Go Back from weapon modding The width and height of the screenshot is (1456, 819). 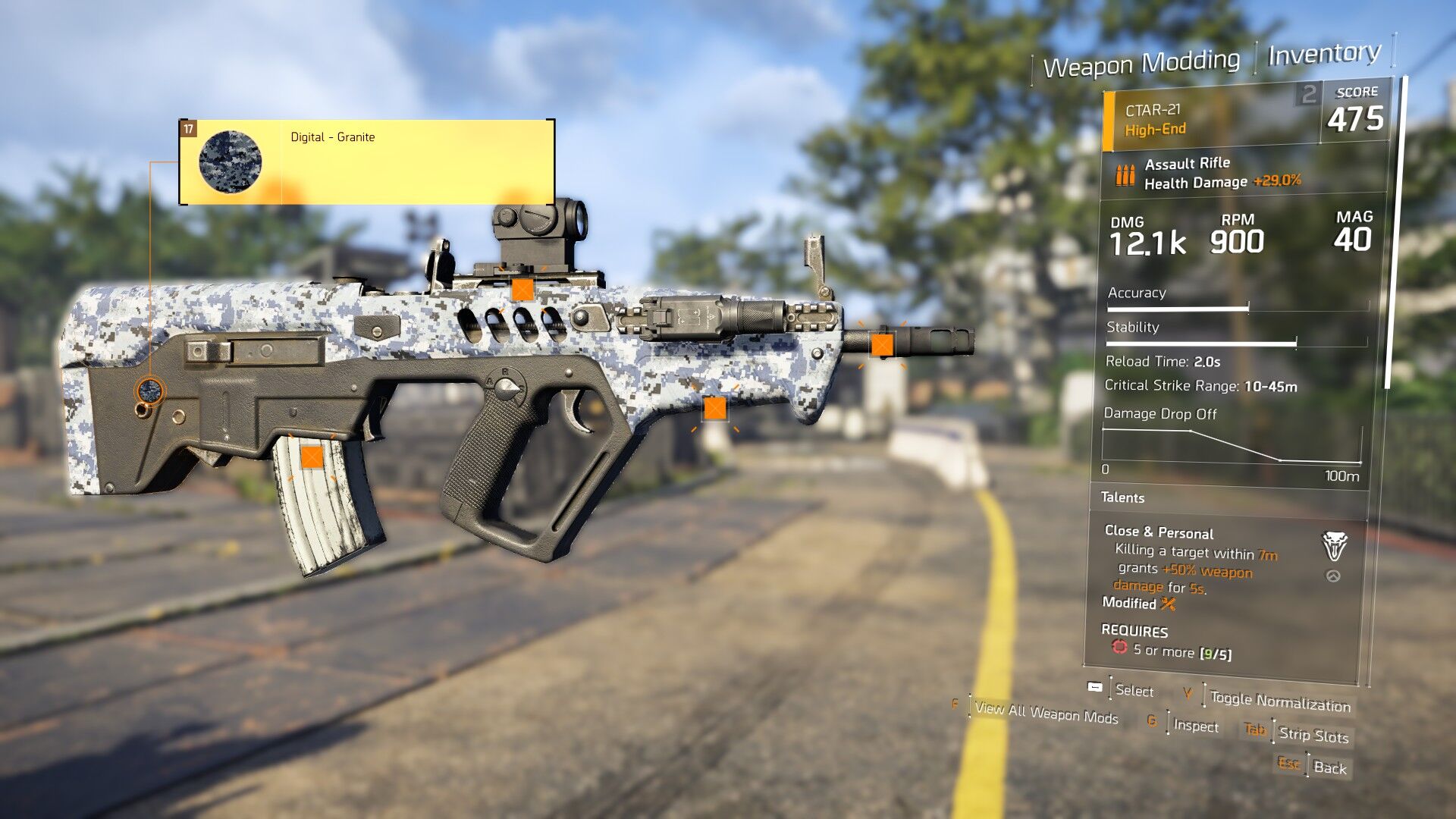click(x=1329, y=767)
